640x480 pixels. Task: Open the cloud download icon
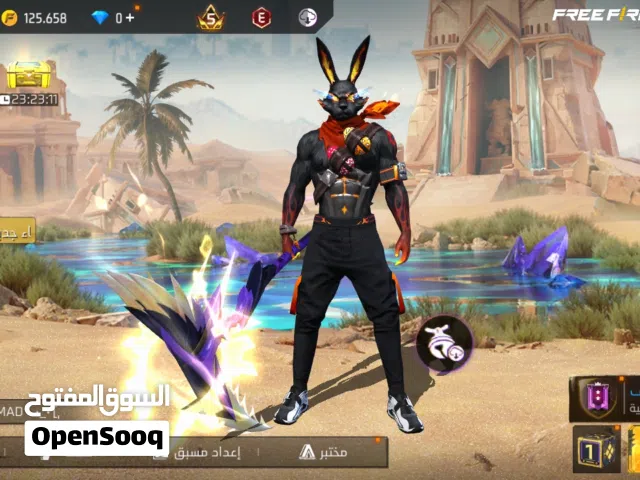pyautogui.click(x=308, y=17)
